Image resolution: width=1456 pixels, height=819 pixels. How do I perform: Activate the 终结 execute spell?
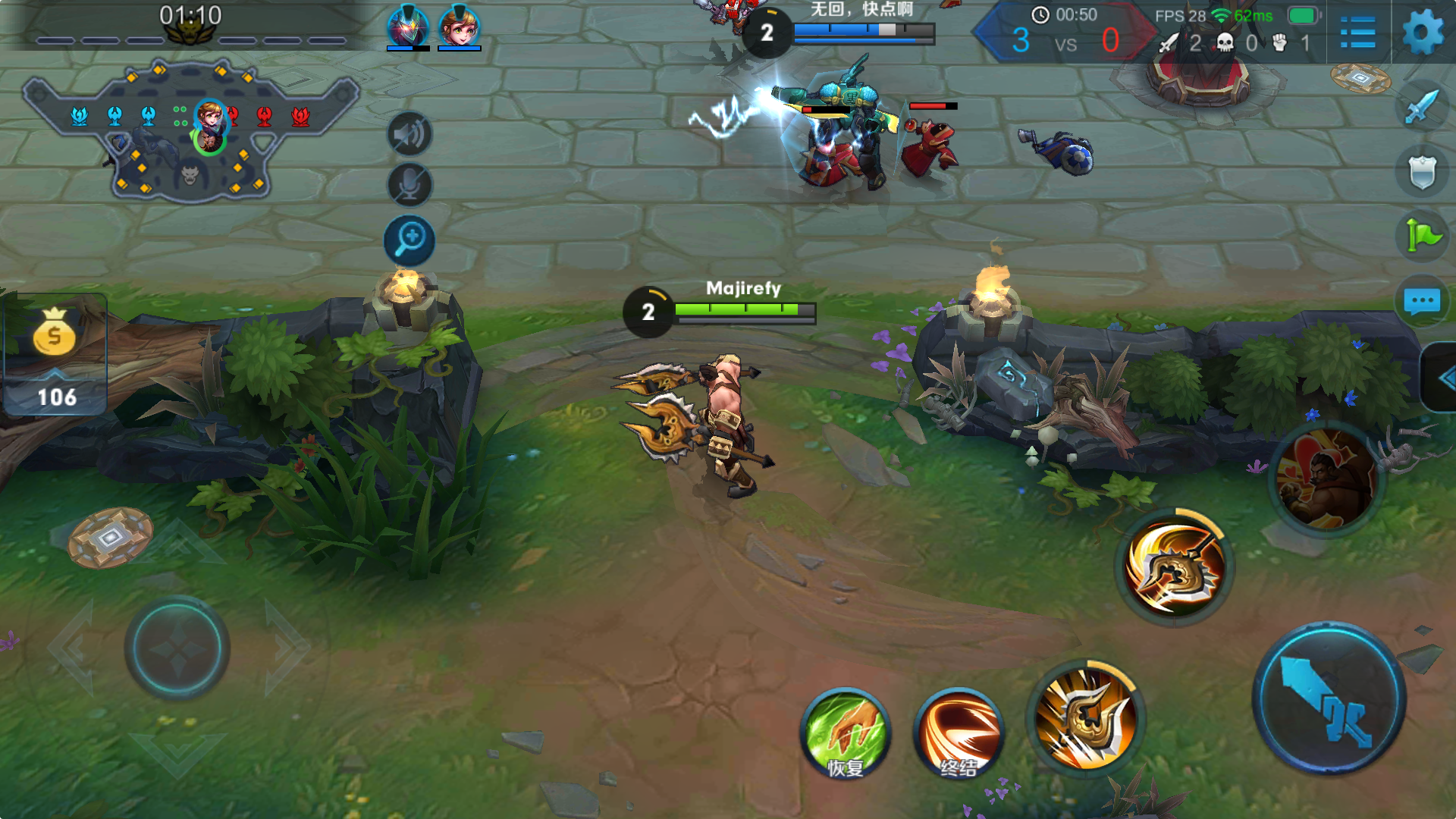point(959,733)
